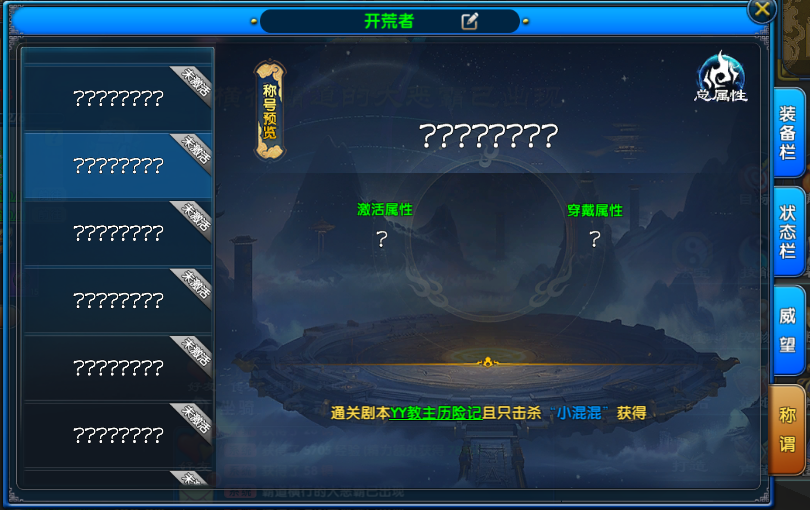Viewport: 810px width, 510px height.
Task: Switch to the 状态栏 tab
Action: [x=787, y=232]
